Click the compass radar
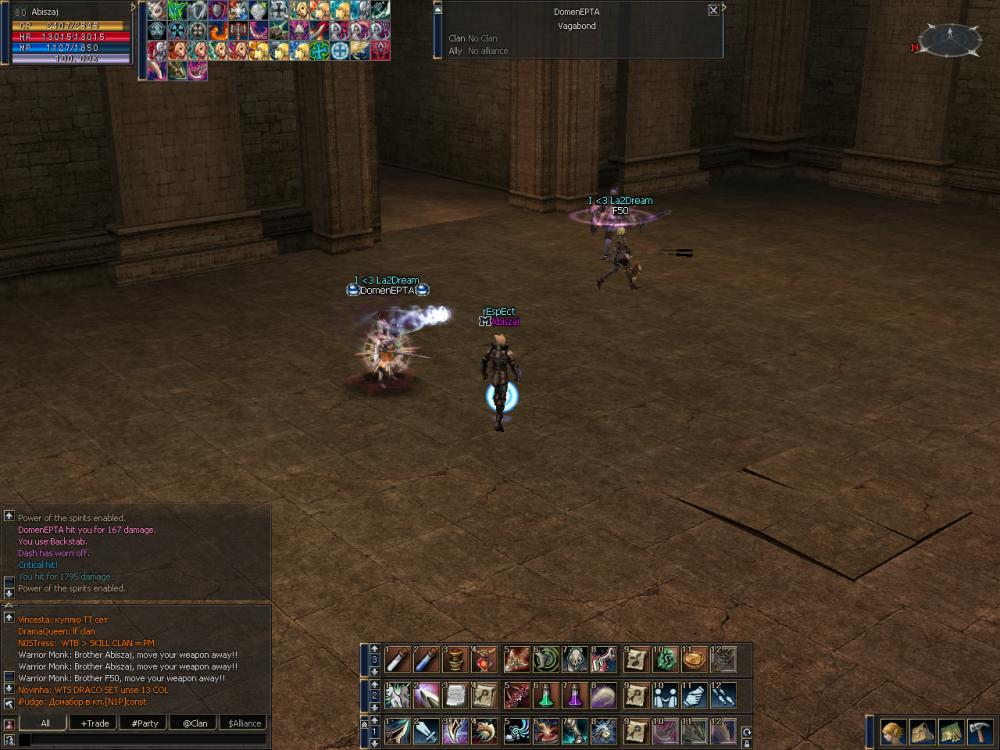This screenshot has width=1000, height=750. (x=949, y=40)
